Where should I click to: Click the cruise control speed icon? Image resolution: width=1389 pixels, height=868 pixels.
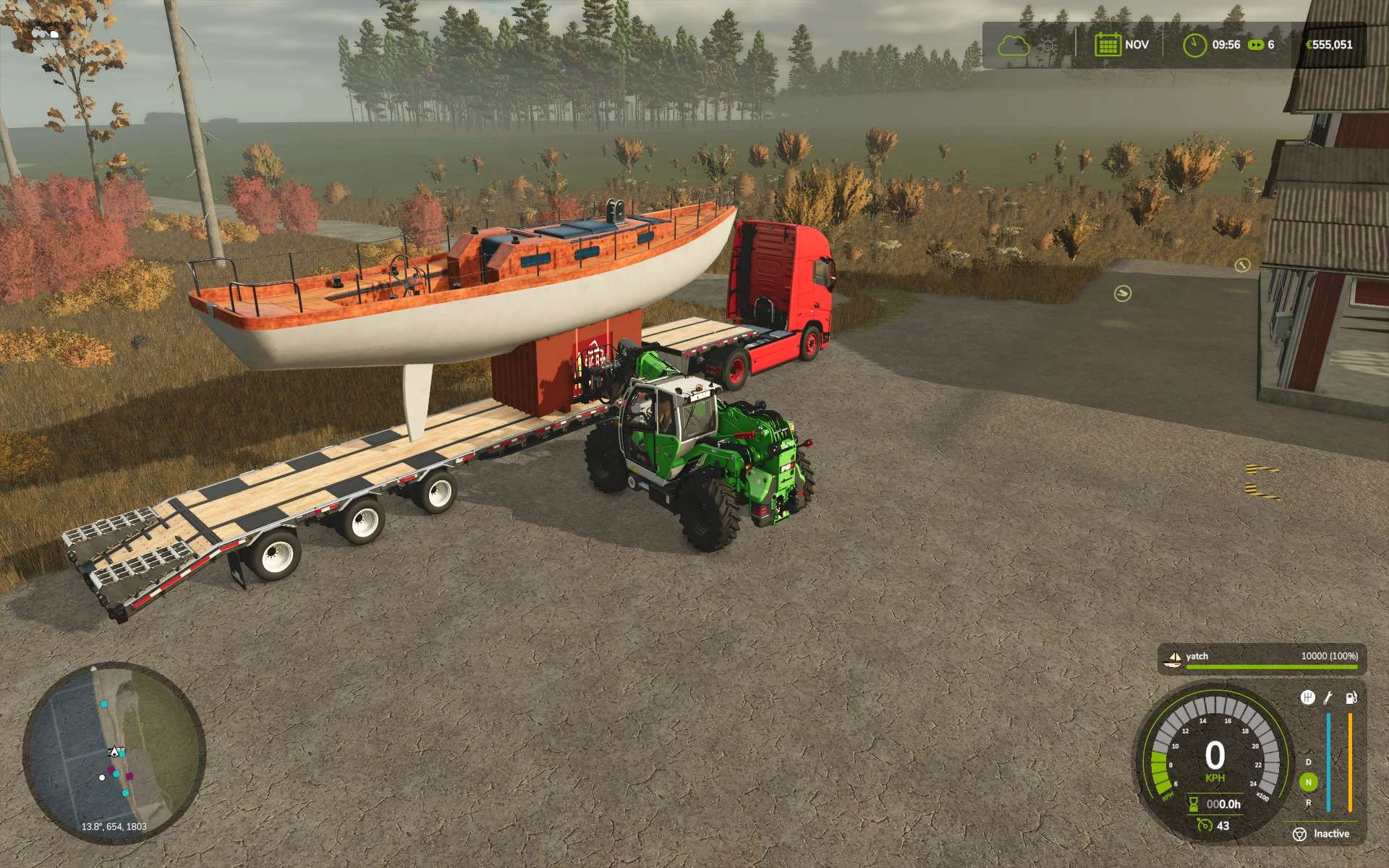point(1205,825)
